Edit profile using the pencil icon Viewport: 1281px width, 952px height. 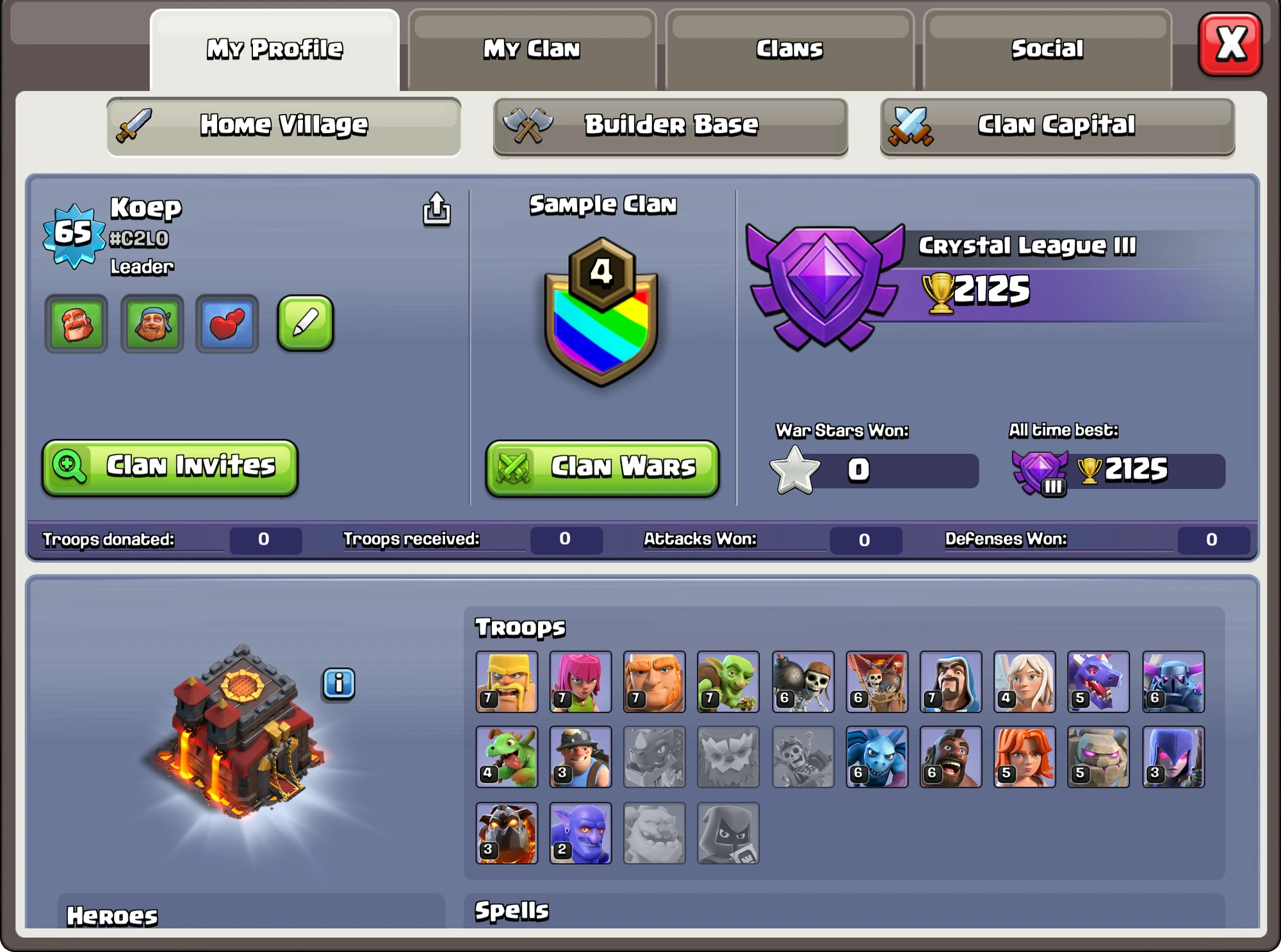[x=306, y=325]
